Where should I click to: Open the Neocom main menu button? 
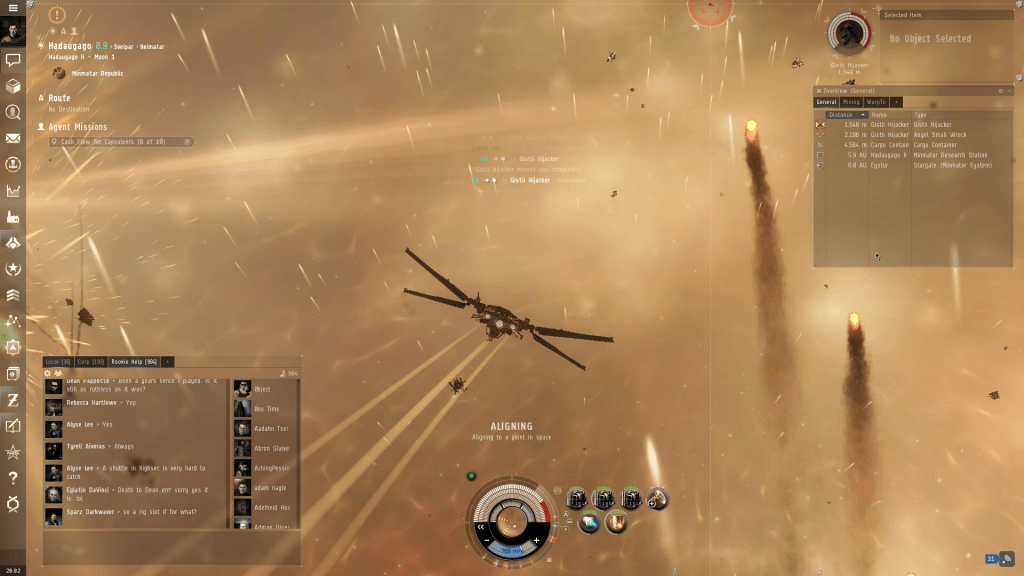(x=13, y=8)
